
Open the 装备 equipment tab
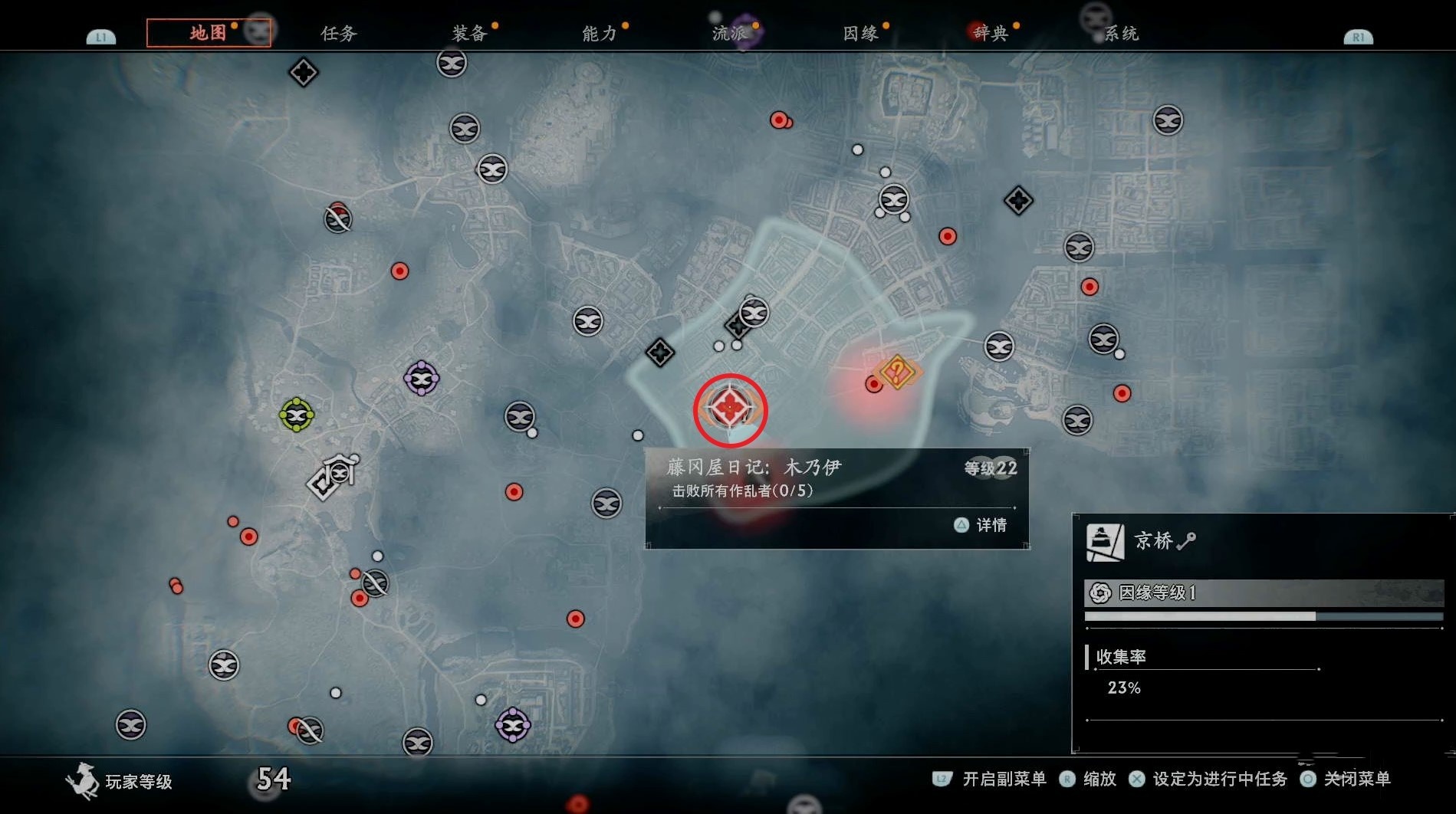tap(469, 34)
